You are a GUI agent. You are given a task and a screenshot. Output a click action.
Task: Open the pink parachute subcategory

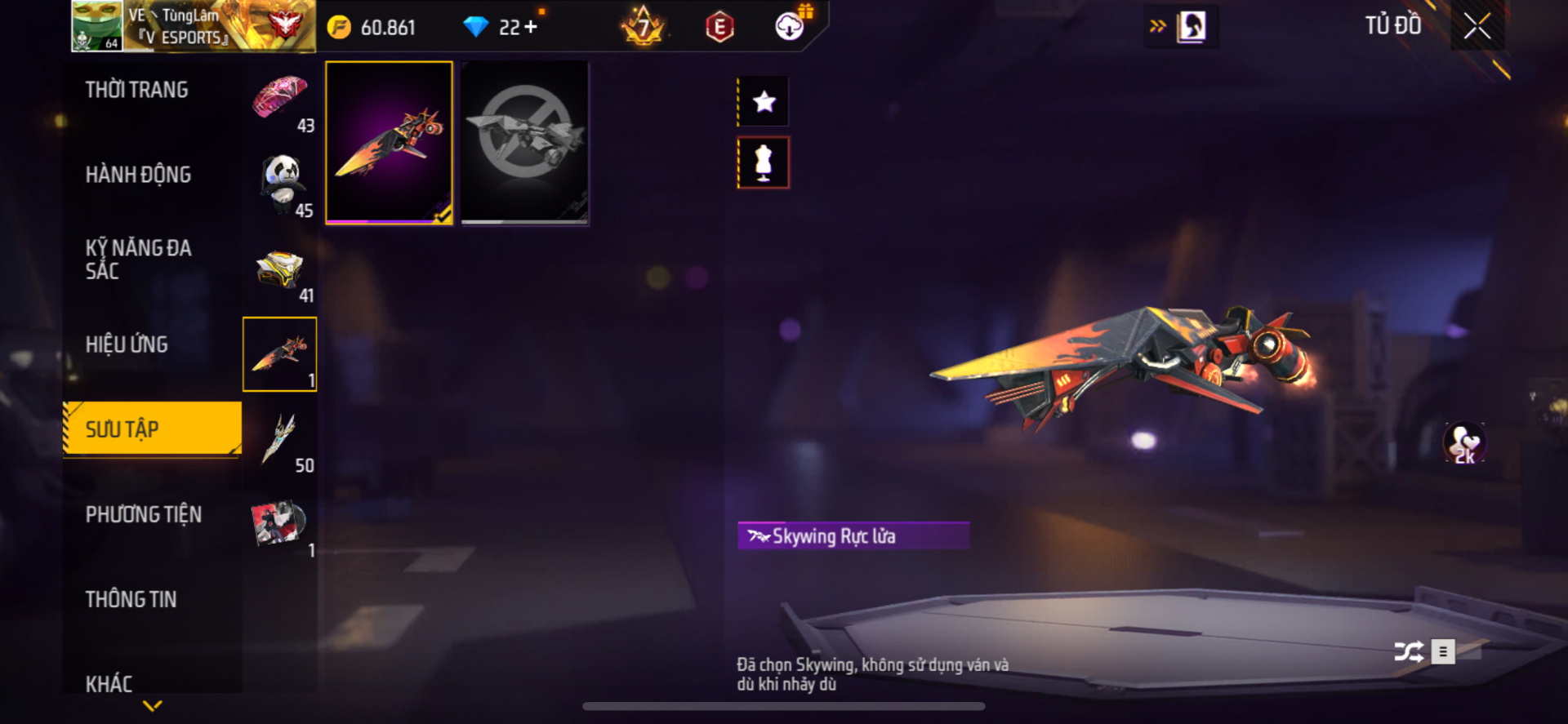point(280,100)
